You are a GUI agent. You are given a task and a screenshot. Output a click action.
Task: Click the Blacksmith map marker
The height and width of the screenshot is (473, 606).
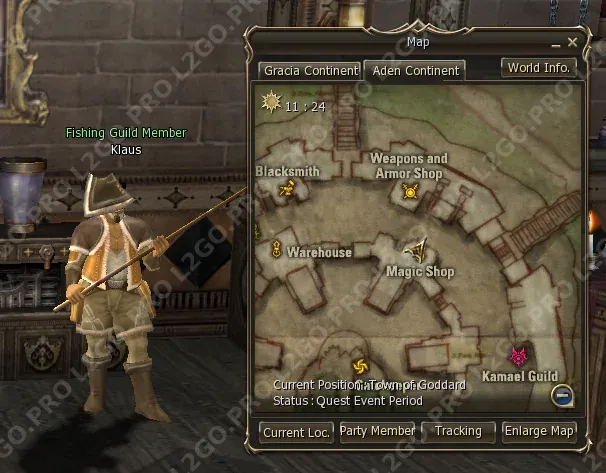click(x=287, y=187)
